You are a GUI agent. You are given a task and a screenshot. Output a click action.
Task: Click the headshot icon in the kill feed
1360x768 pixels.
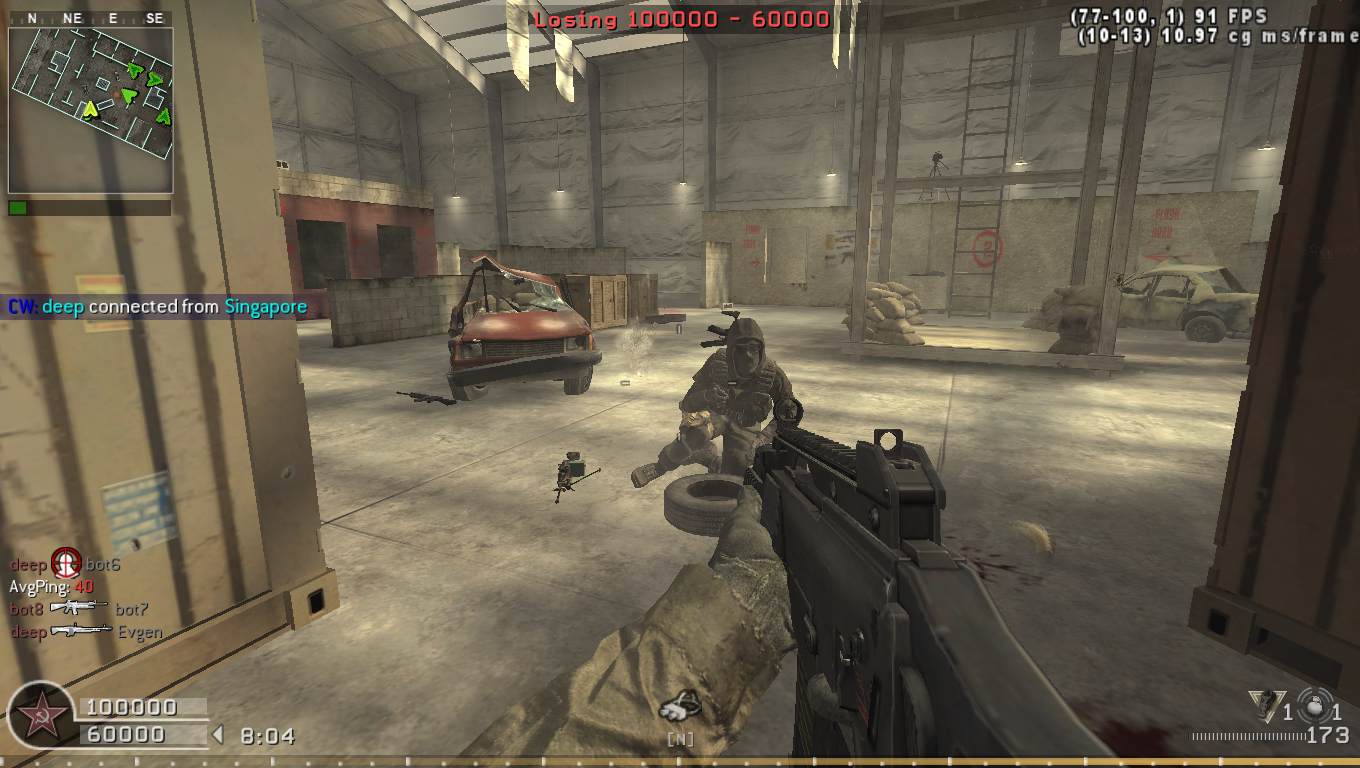66,564
